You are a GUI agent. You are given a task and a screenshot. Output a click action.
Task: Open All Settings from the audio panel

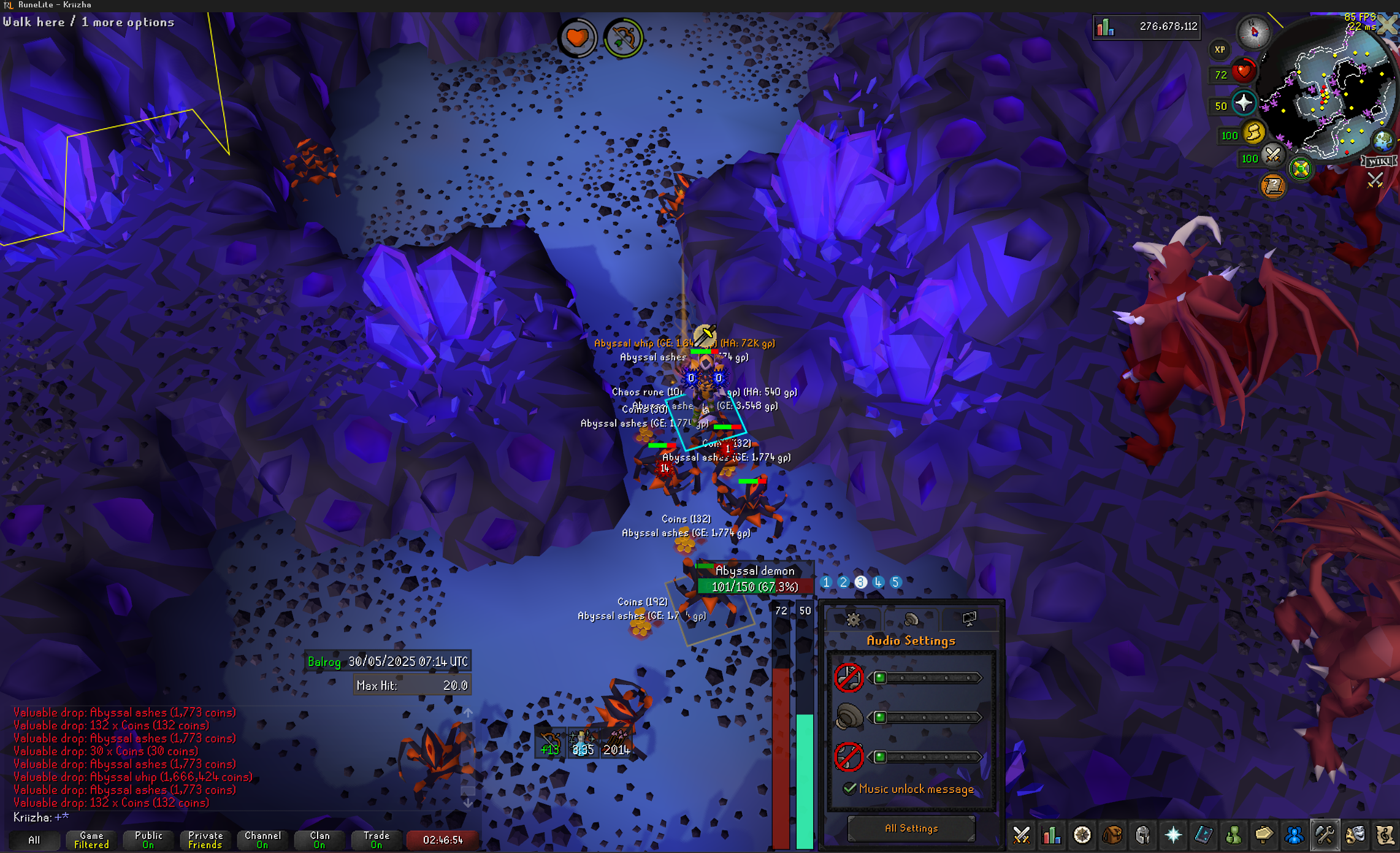click(911, 828)
